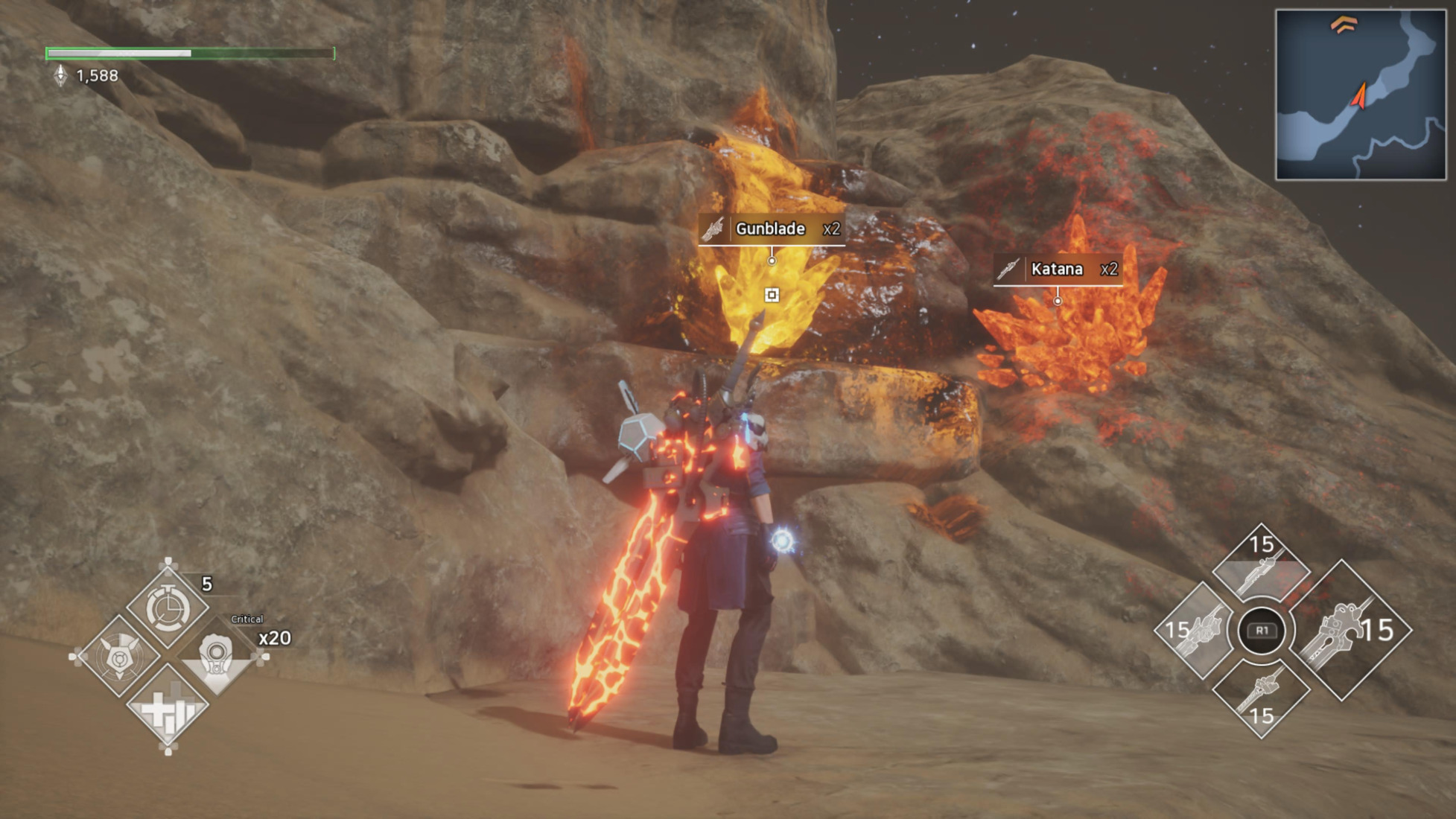Screen dimensions: 1456x819
Task: Select the medical cross healing ability
Action: (168, 708)
